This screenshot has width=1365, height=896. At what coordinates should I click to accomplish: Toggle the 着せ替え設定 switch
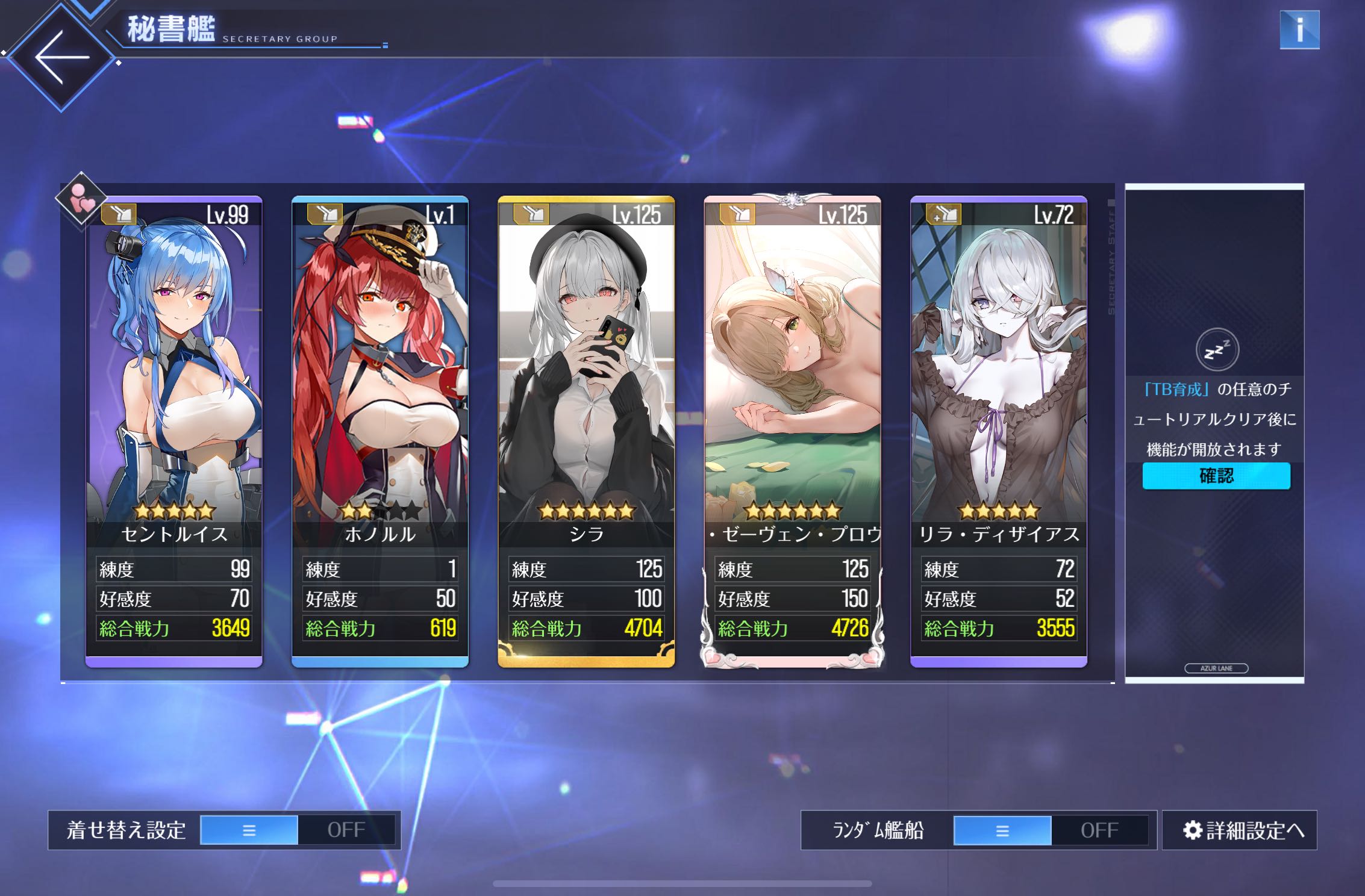tap(298, 830)
